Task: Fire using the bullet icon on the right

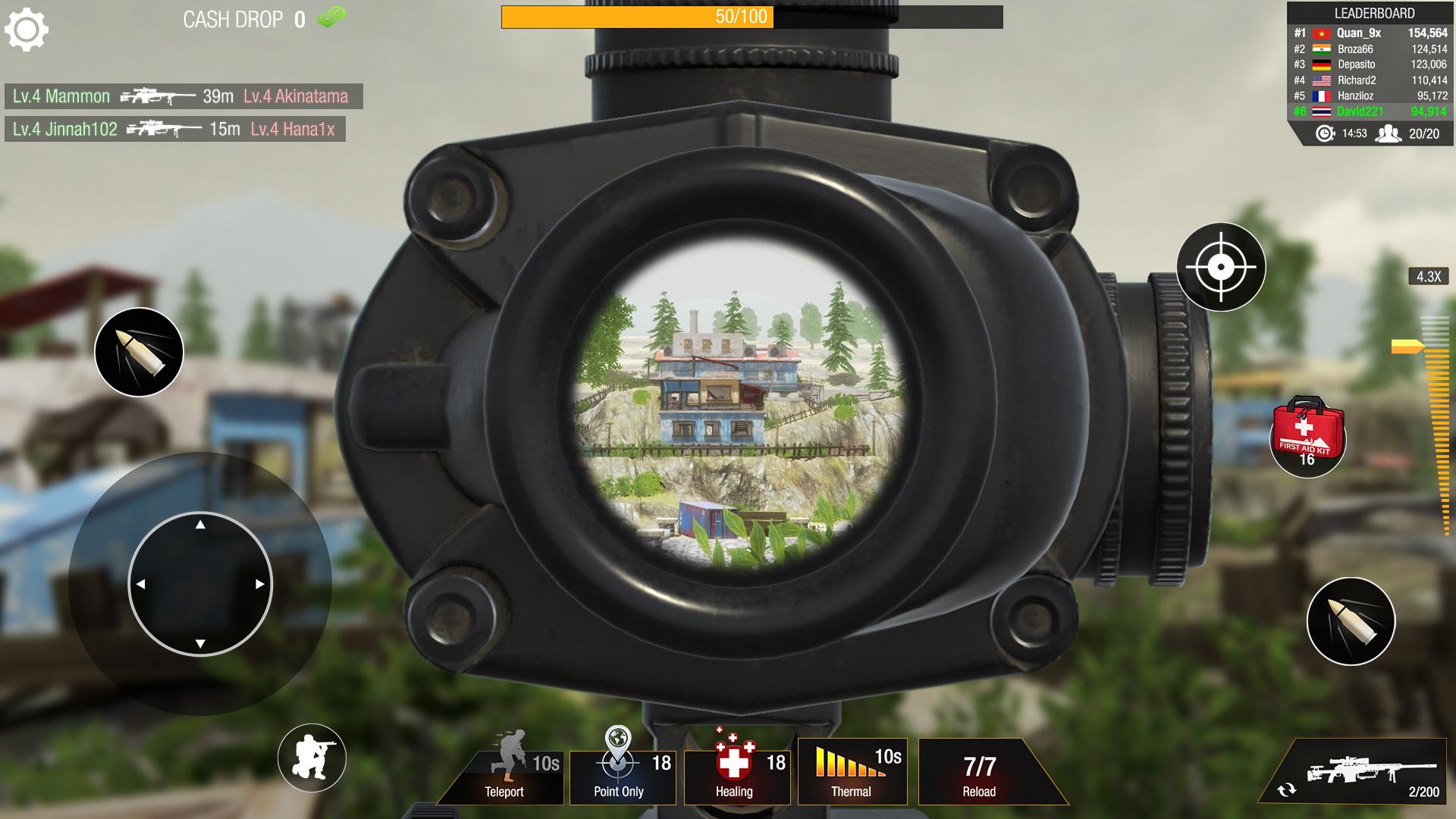Action: [1352, 621]
